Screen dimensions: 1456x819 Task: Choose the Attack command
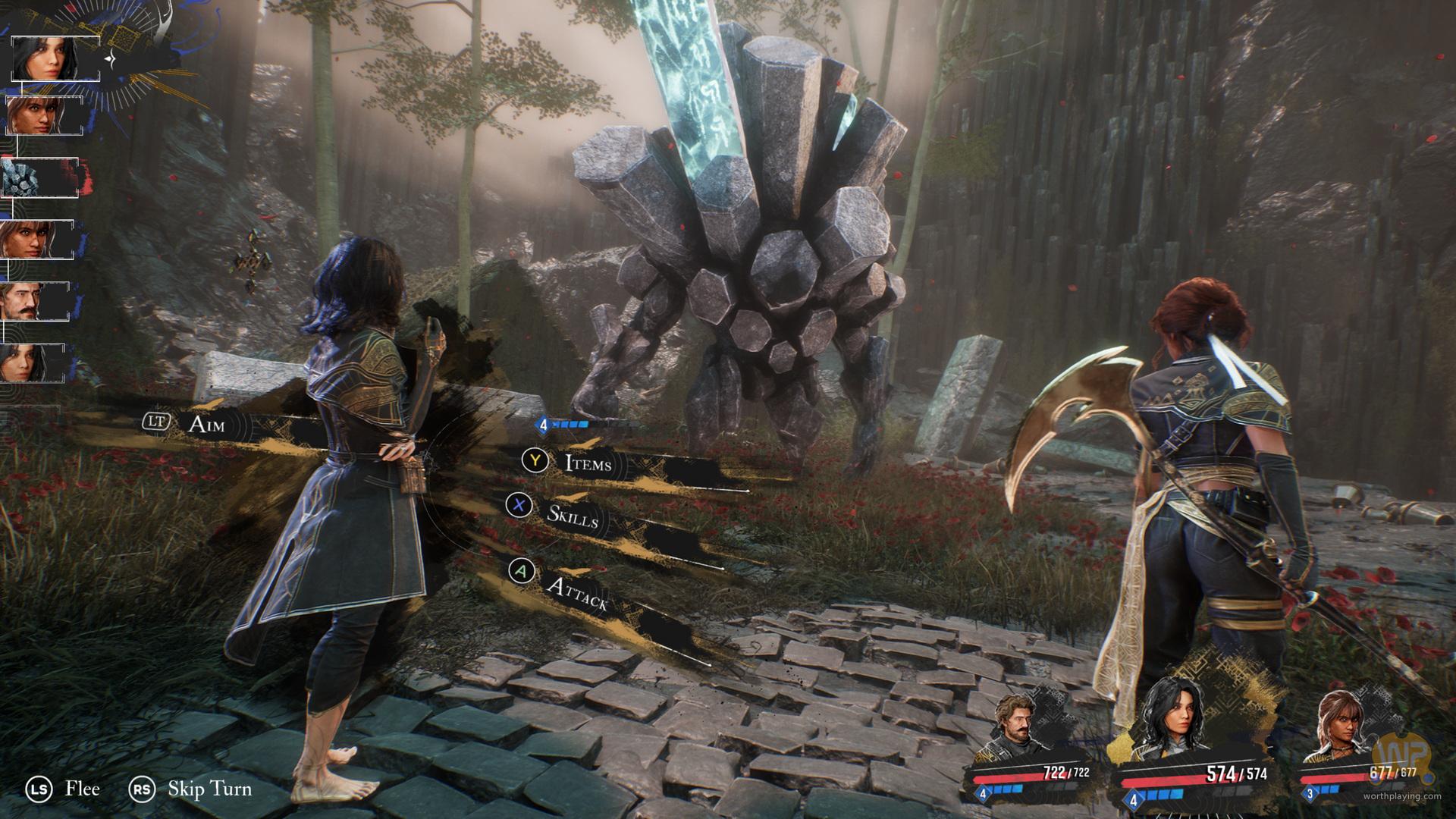tap(576, 594)
